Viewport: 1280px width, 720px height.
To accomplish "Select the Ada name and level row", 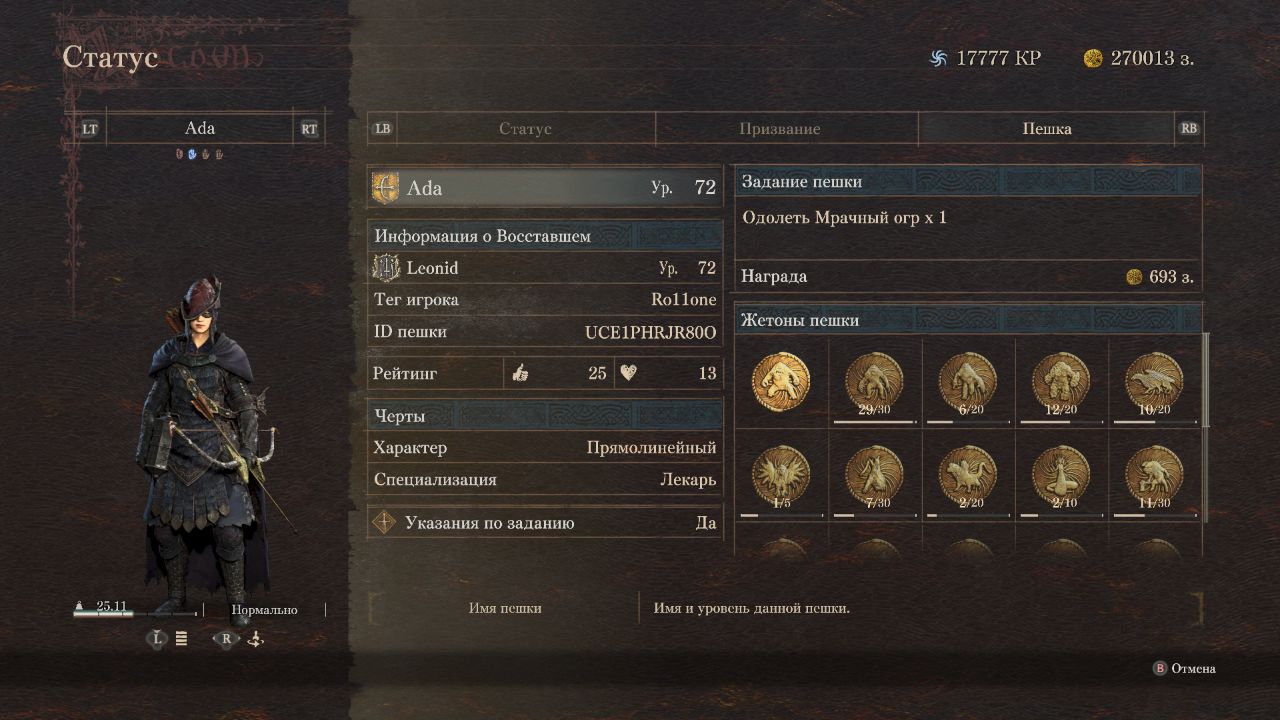I will [x=545, y=188].
